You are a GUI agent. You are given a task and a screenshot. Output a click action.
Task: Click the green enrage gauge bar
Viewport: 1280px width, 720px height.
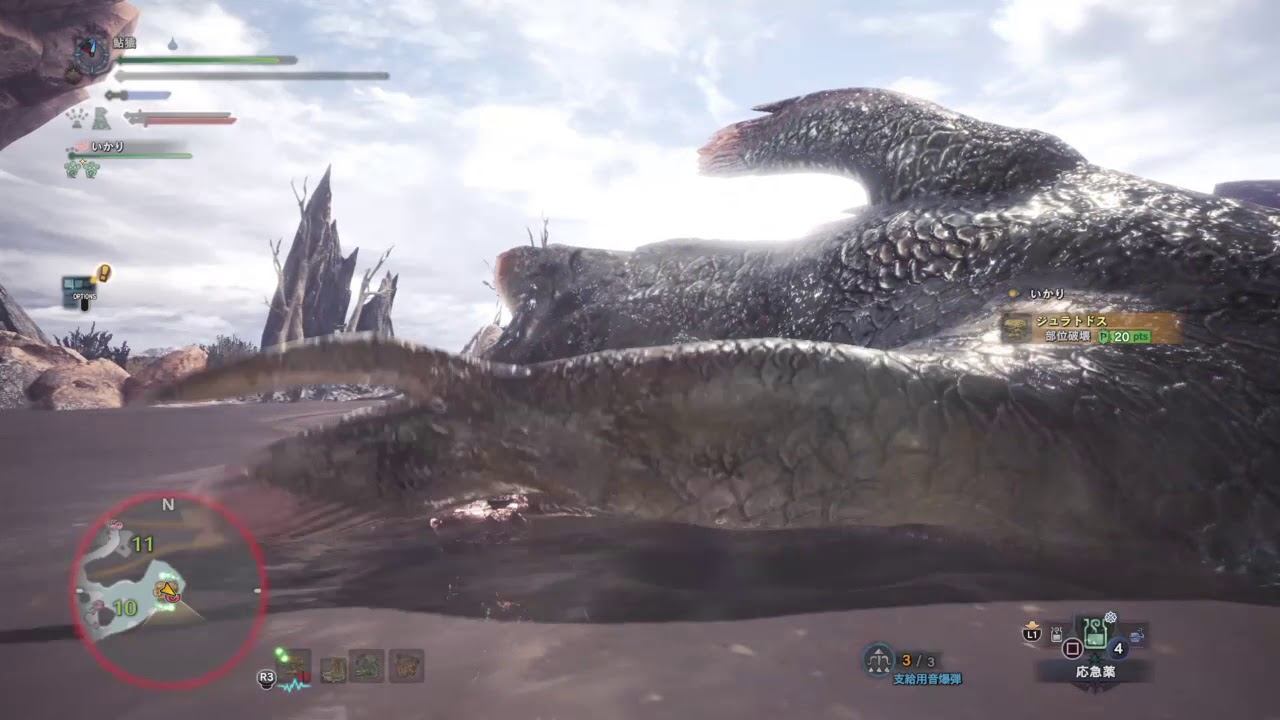130,155
